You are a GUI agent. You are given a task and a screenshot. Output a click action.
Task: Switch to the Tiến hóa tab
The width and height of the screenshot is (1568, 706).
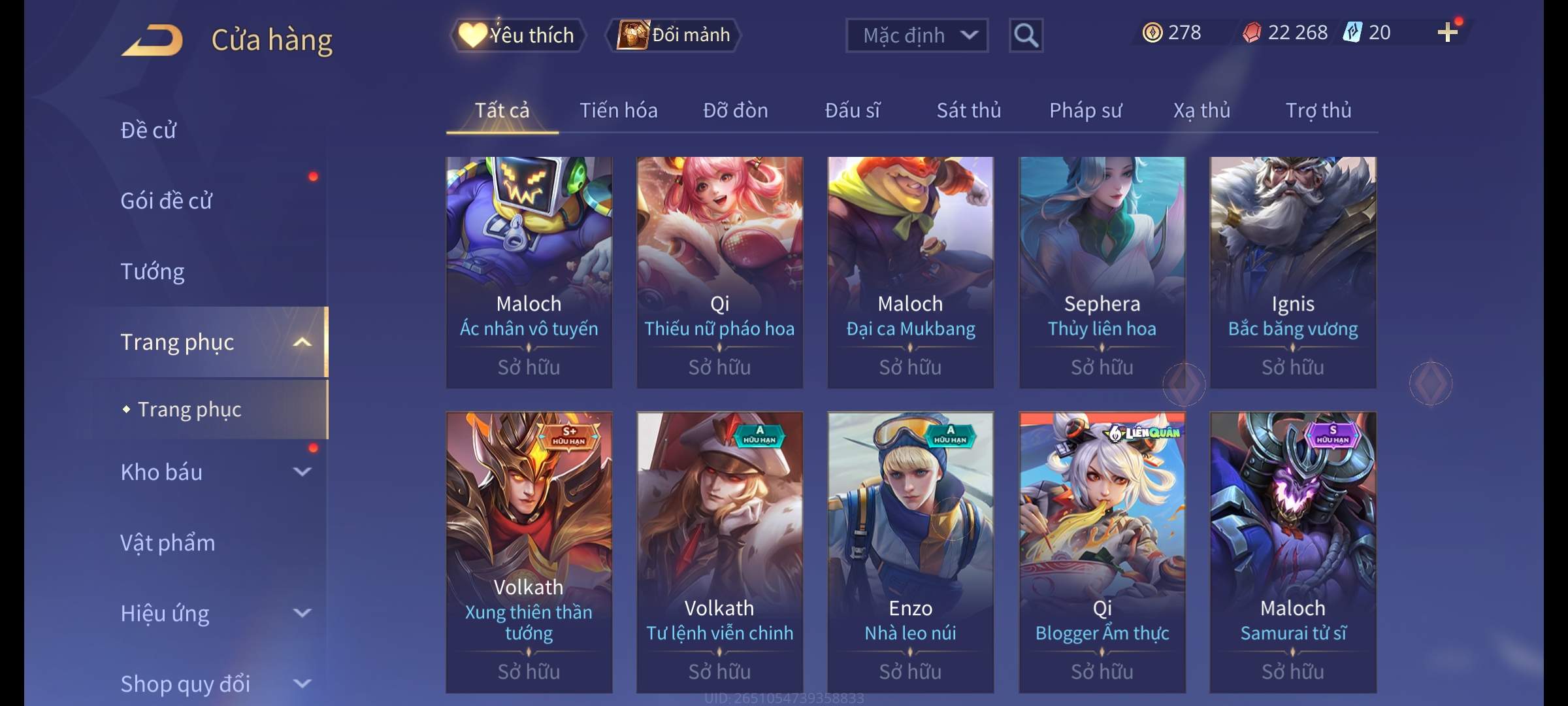tap(618, 110)
